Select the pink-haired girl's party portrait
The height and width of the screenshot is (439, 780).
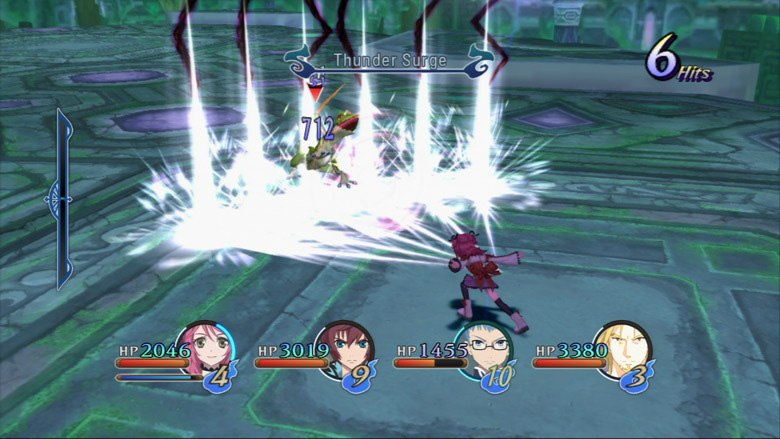(204, 349)
